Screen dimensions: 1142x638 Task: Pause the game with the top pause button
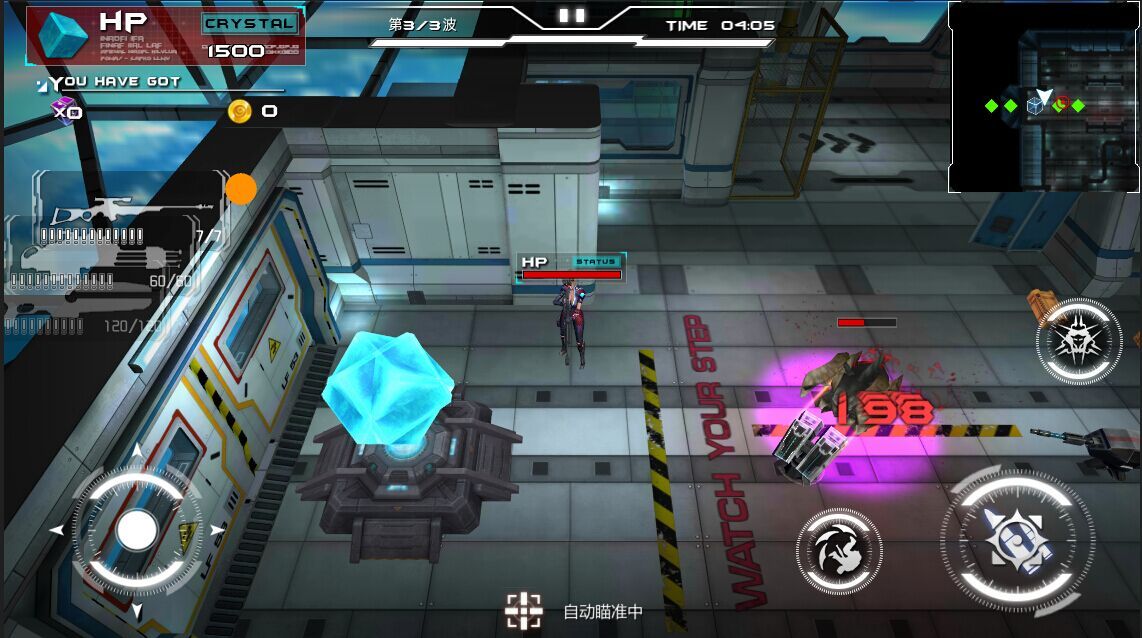(571, 15)
